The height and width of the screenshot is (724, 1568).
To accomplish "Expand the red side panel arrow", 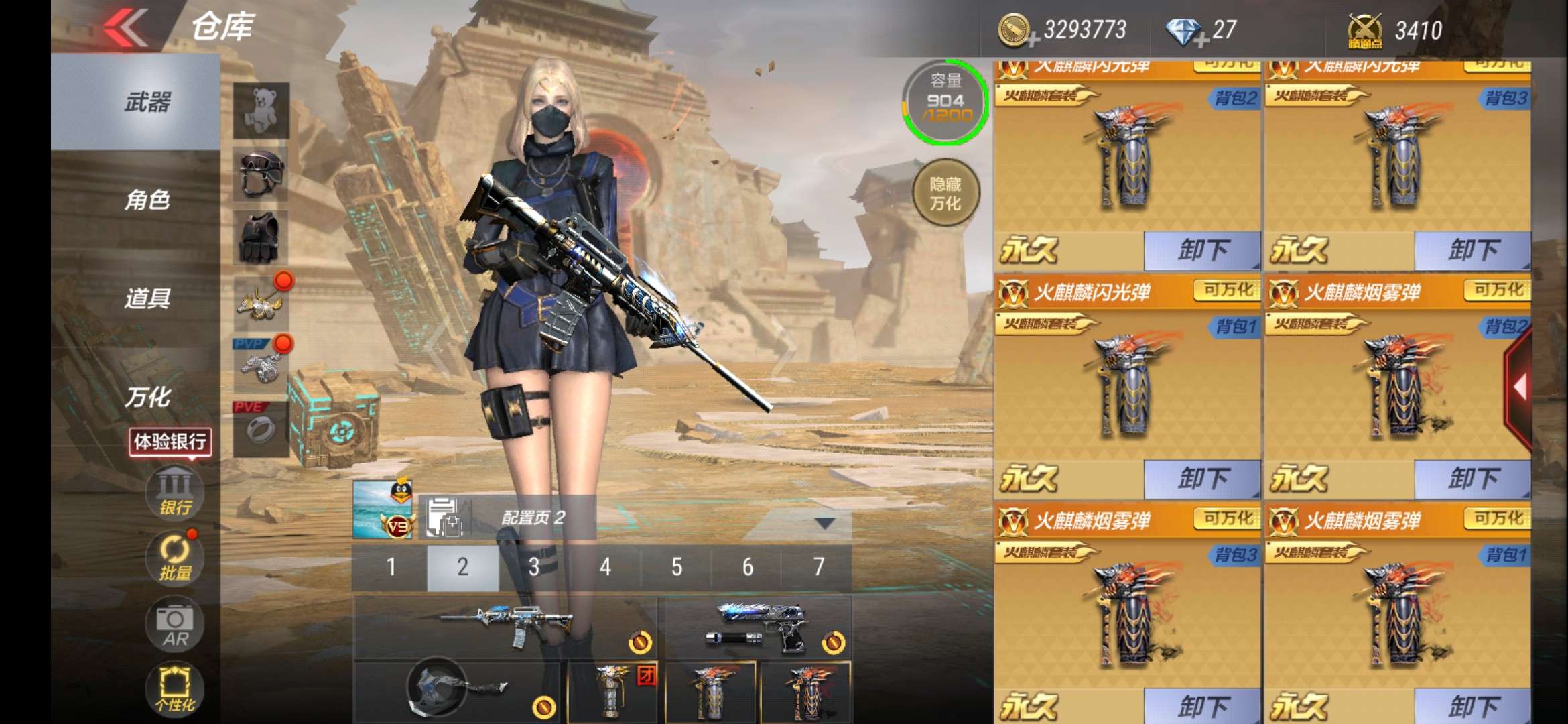I will [x=1520, y=387].
